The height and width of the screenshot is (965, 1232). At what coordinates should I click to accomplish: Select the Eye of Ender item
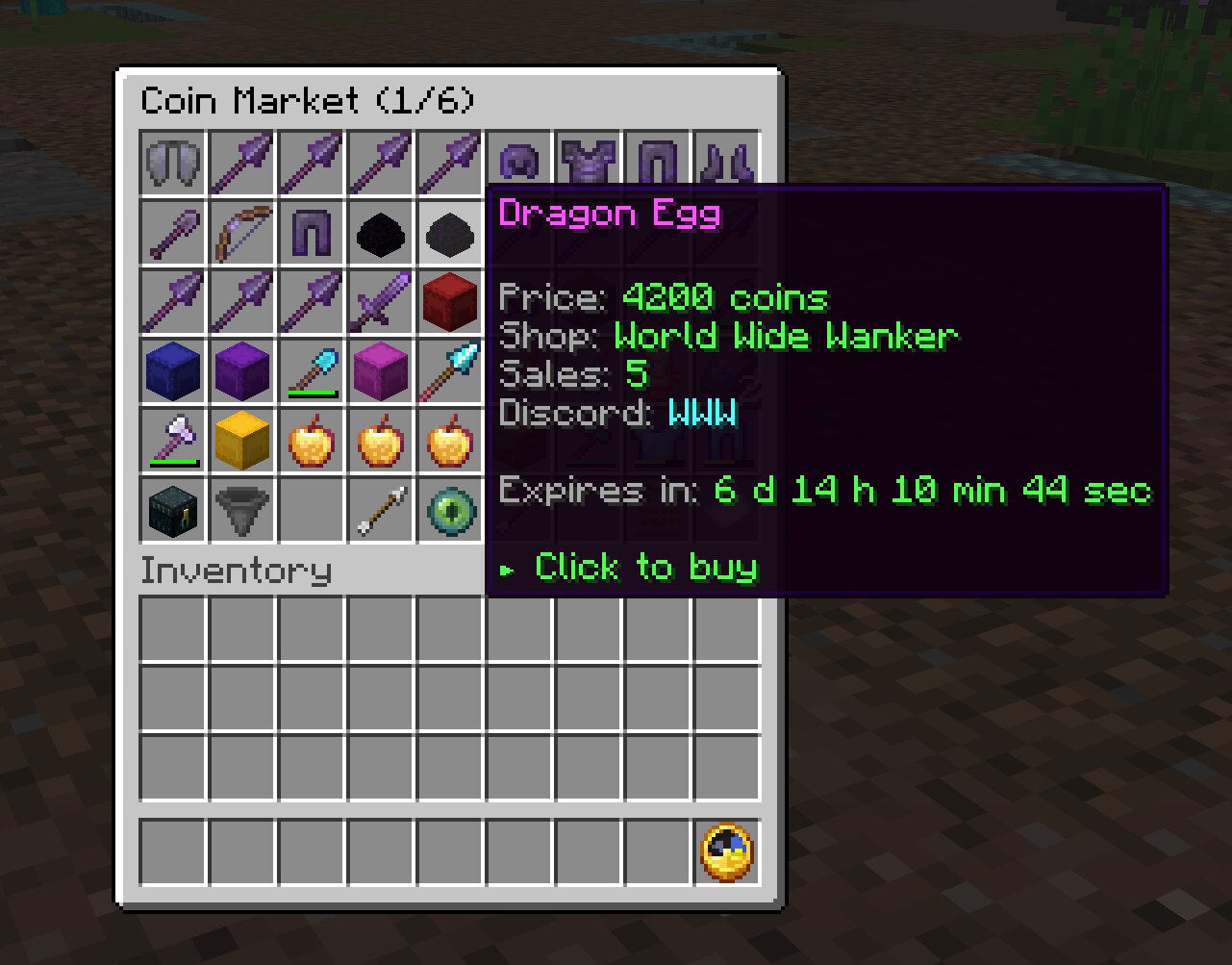[450, 510]
